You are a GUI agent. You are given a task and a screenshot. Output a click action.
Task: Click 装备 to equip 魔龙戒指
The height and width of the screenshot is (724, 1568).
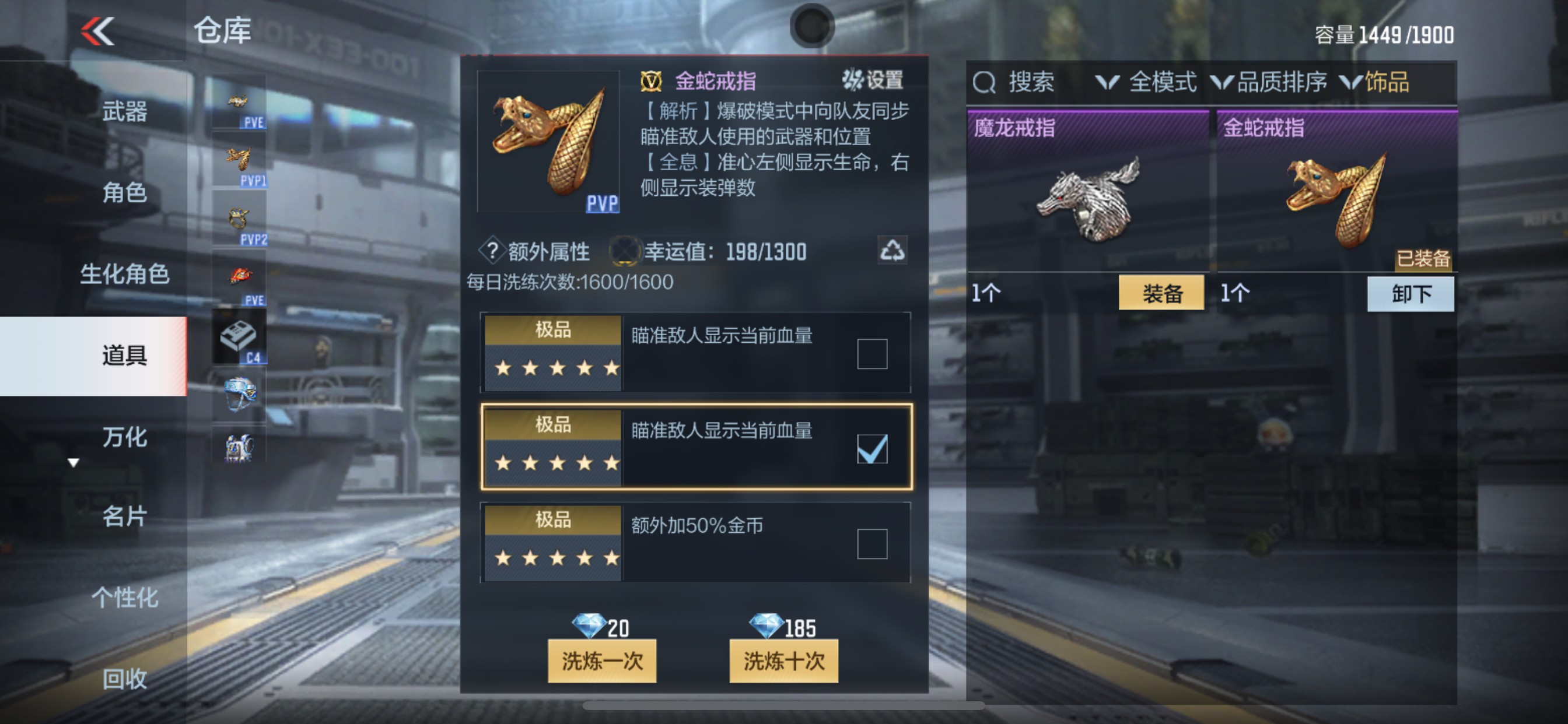point(1162,293)
